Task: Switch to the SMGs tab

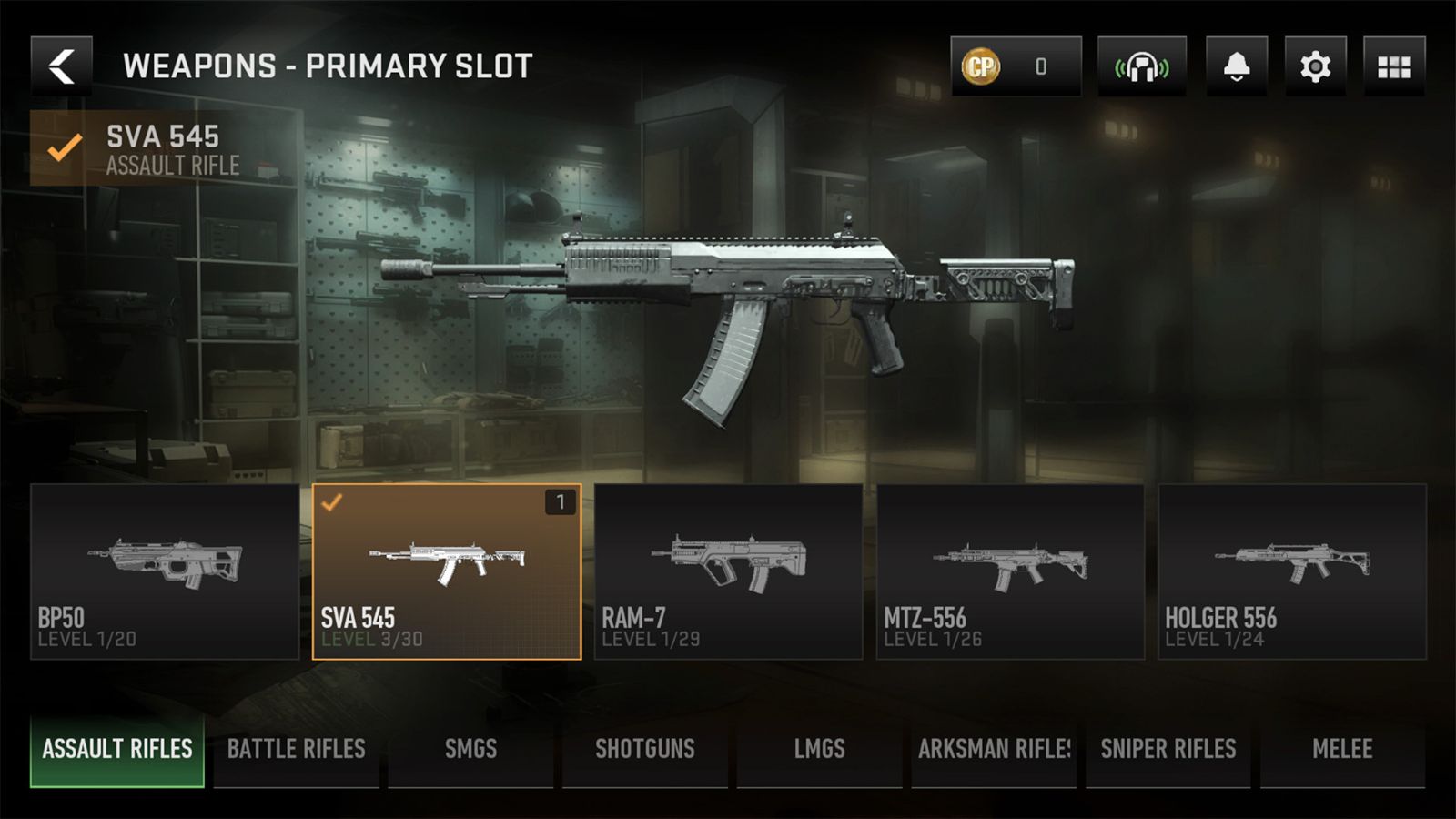Action: 470,749
